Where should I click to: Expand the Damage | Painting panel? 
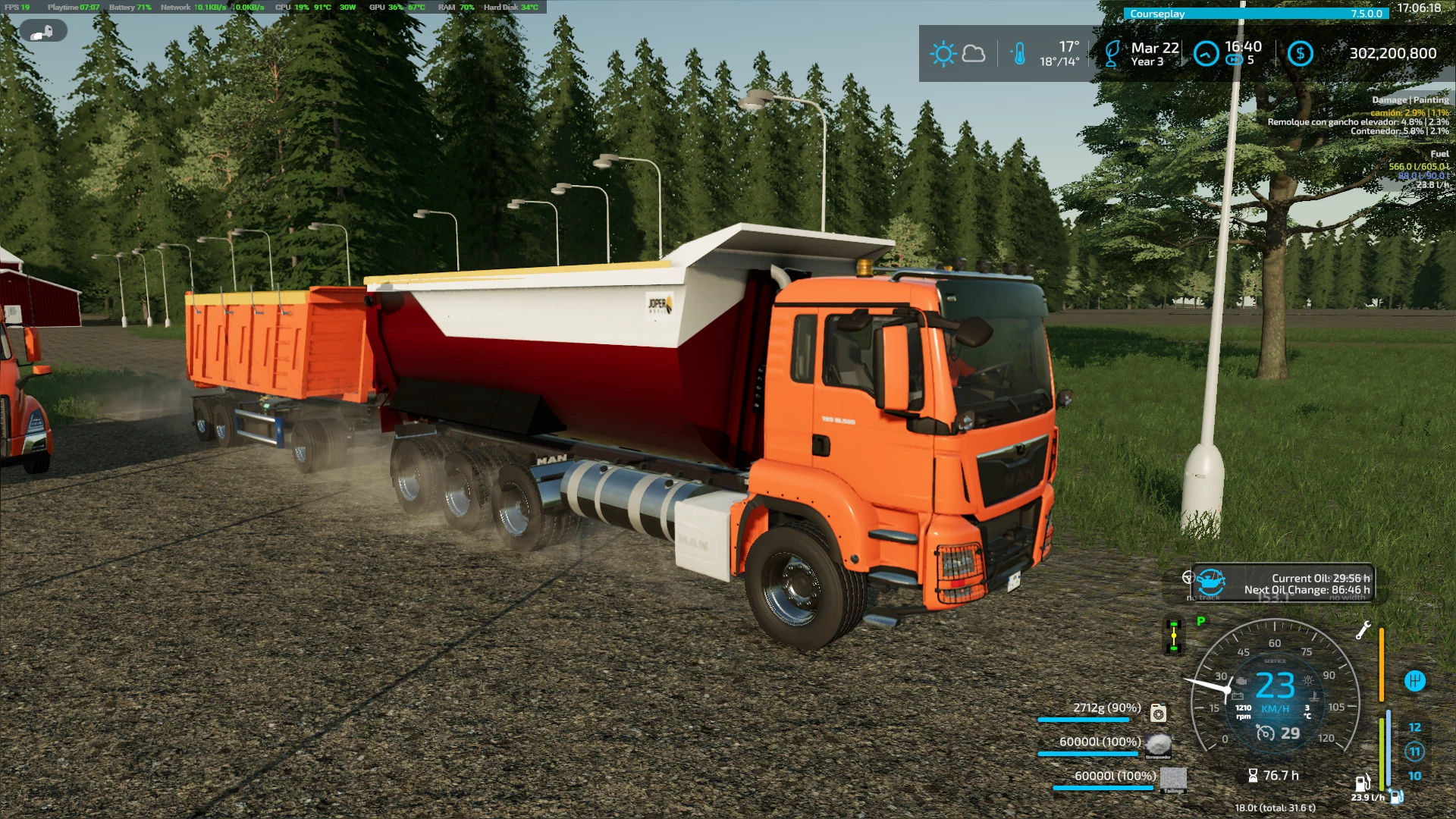pyautogui.click(x=1409, y=99)
